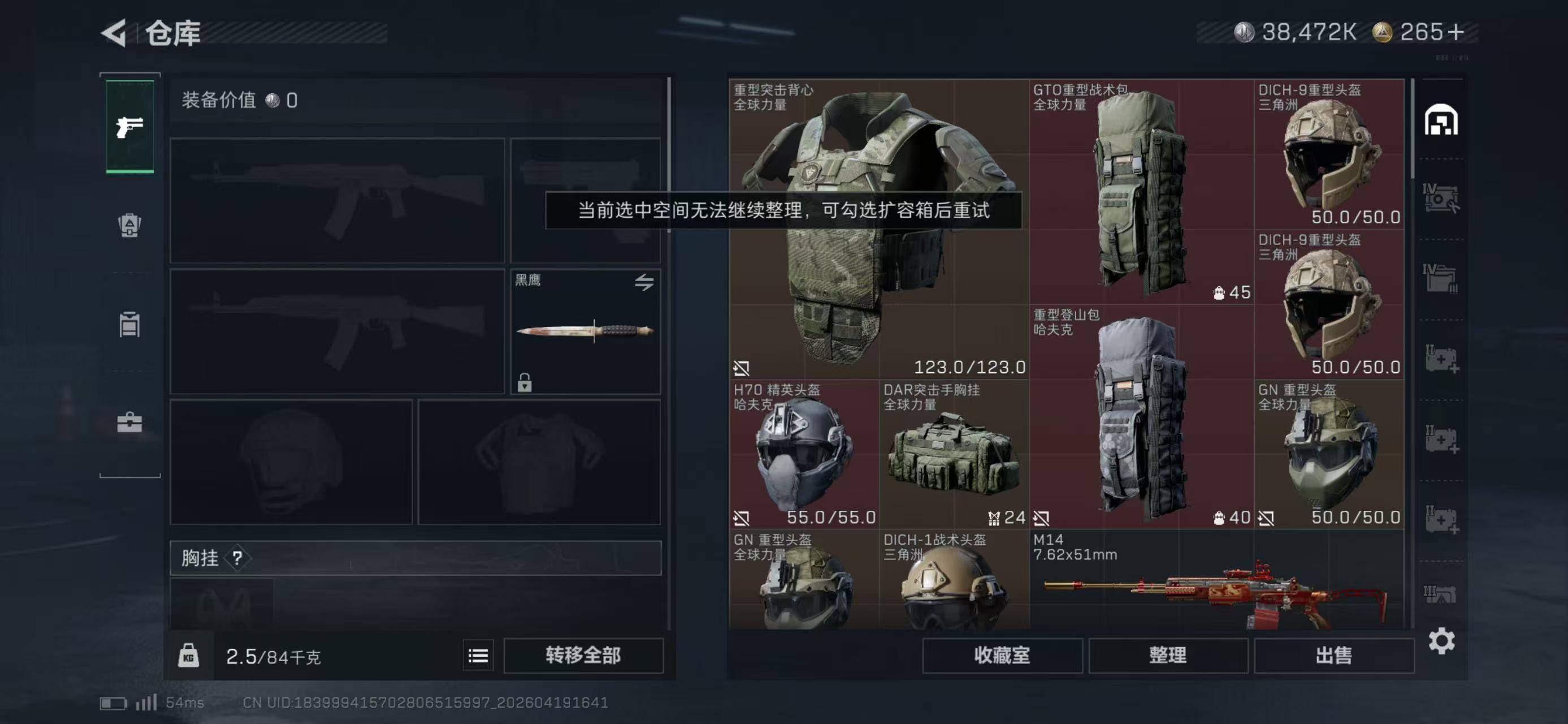Add gold currency with the plus sign
The height and width of the screenshot is (724, 1568).
pyautogui.click(x=1456, y=32)
